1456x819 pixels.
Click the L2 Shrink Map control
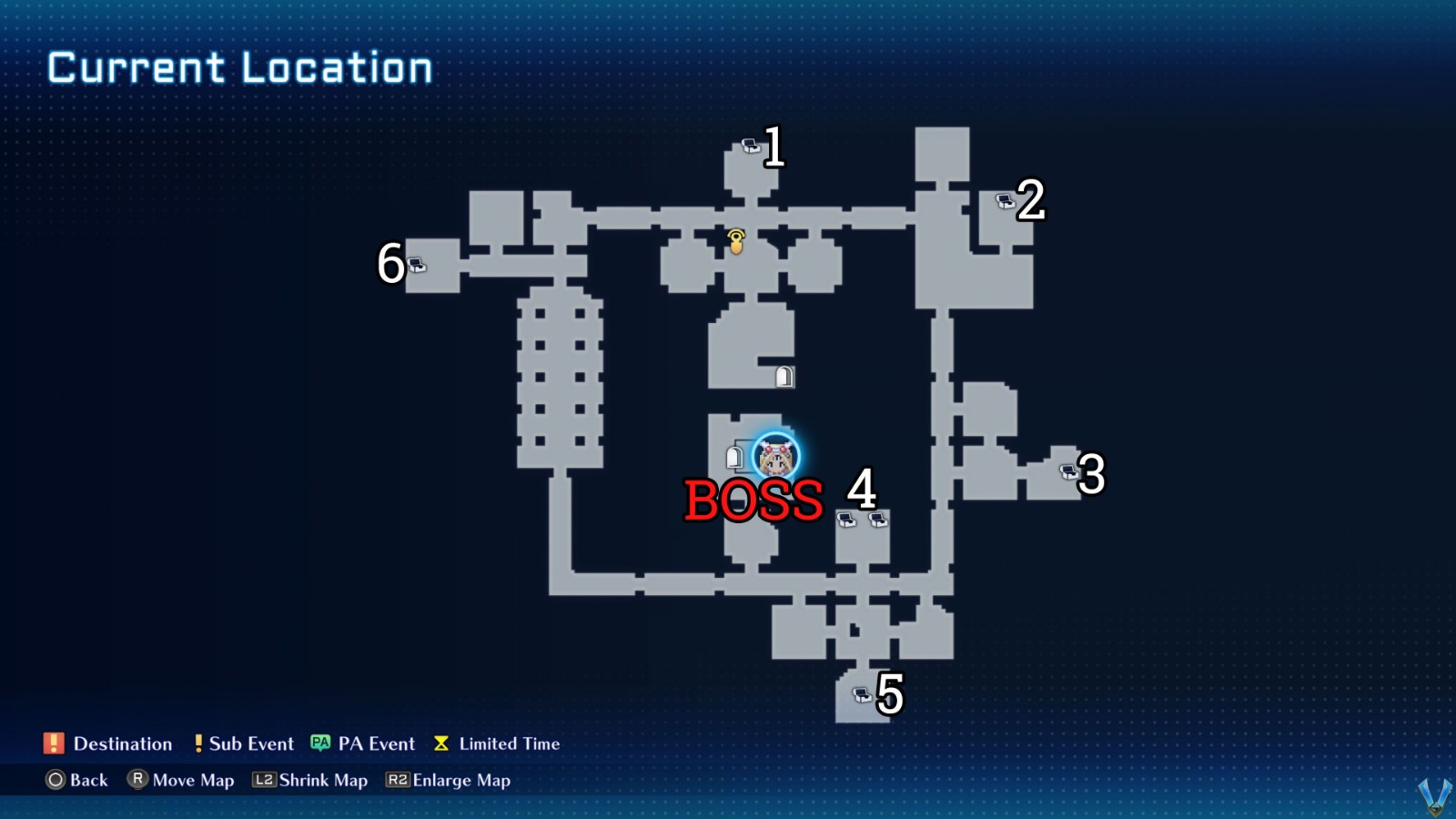tap(264, 780)
